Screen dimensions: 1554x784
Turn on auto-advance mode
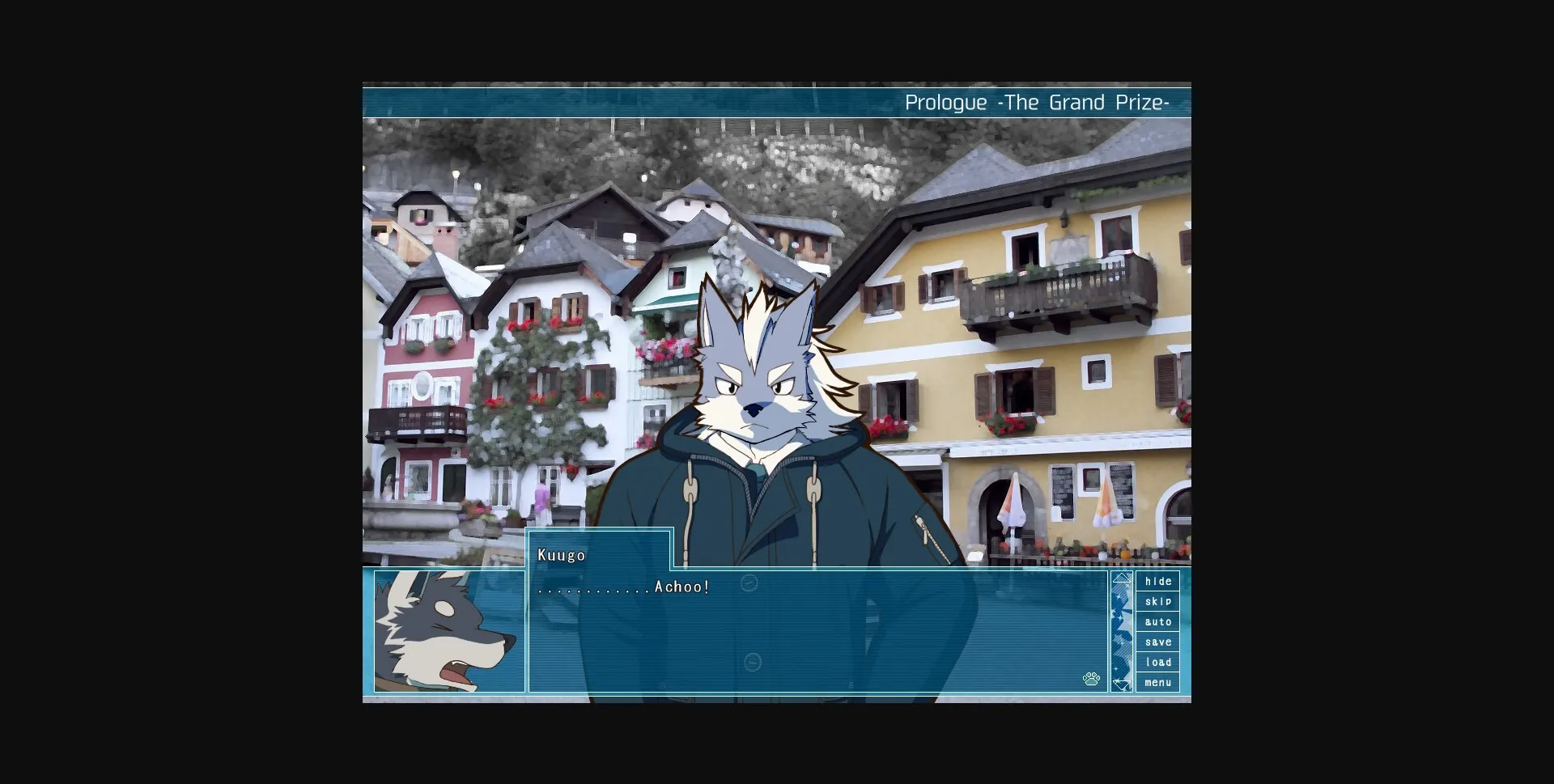1158,621
